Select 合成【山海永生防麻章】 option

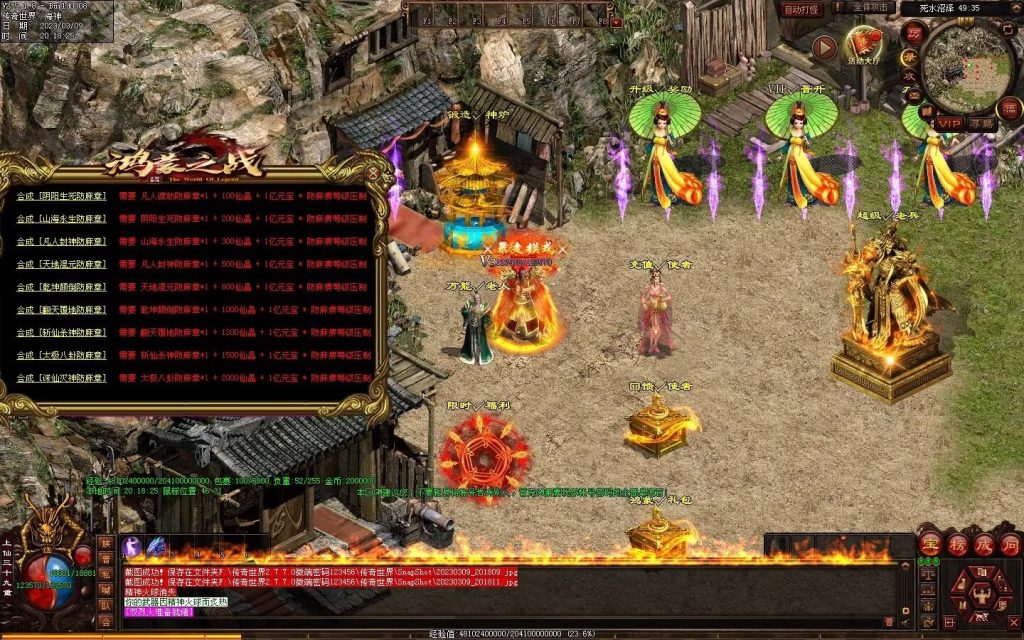(x=61, y=219)
